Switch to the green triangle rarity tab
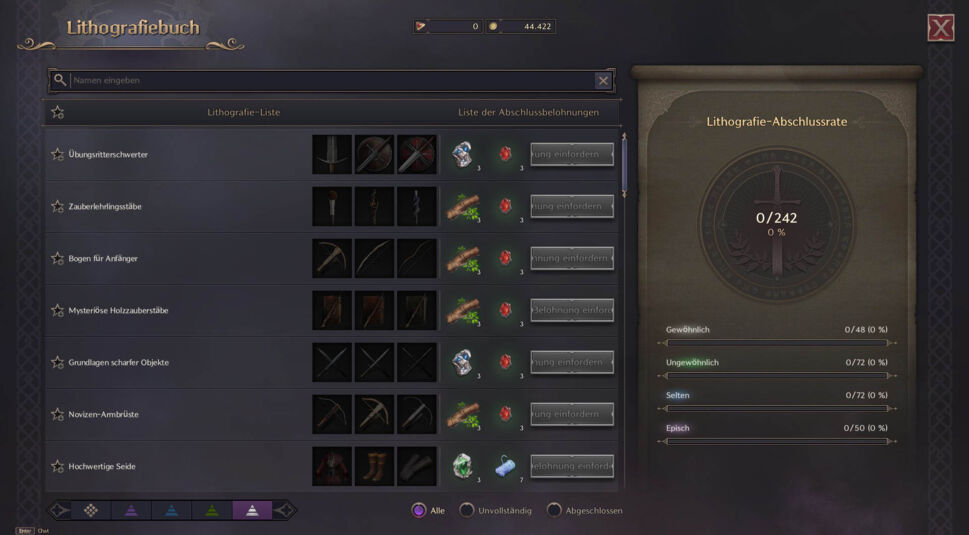This screenshot has height=535, width=969. click(211, 510)
